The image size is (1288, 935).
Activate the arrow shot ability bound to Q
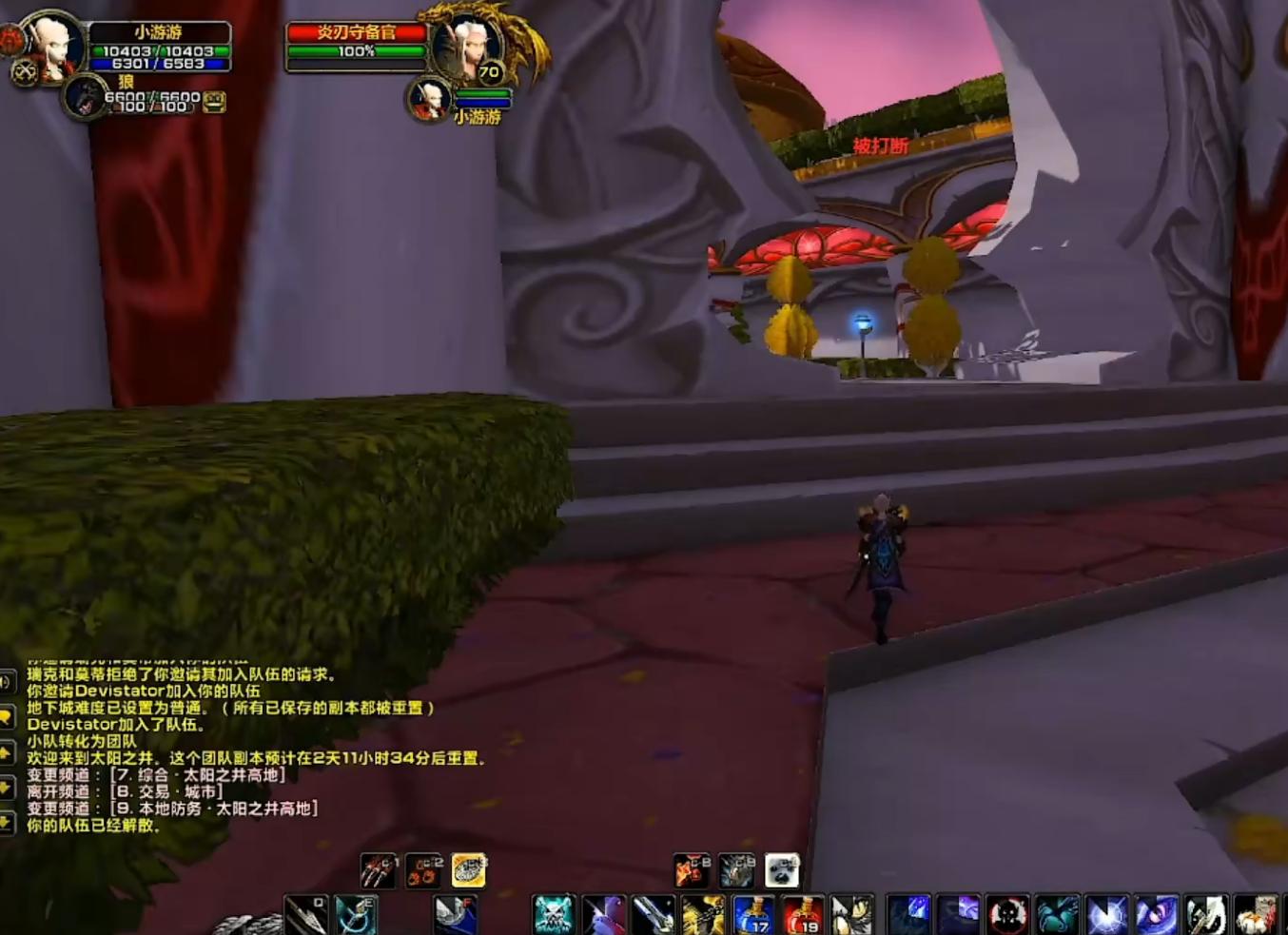click(x=306, y=915)
